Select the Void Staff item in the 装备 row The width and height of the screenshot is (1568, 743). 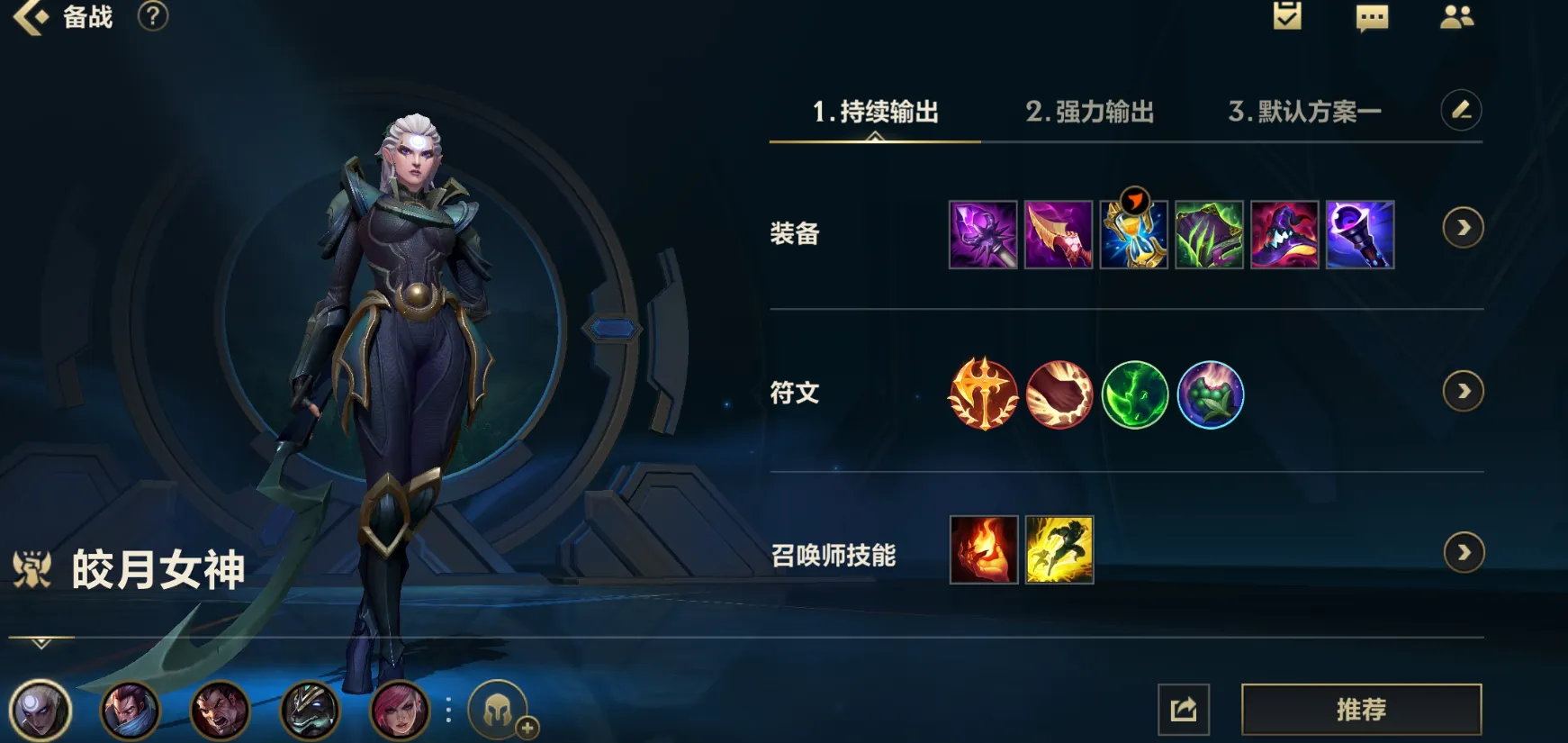[1361, 234]
